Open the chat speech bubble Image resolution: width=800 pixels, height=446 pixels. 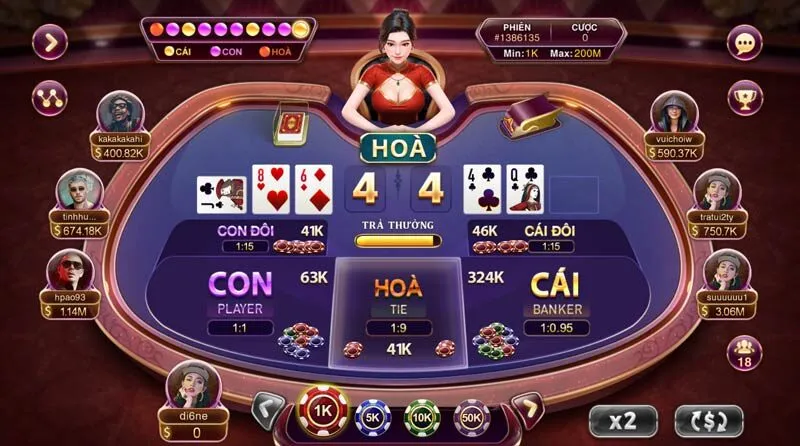(744, 42)
